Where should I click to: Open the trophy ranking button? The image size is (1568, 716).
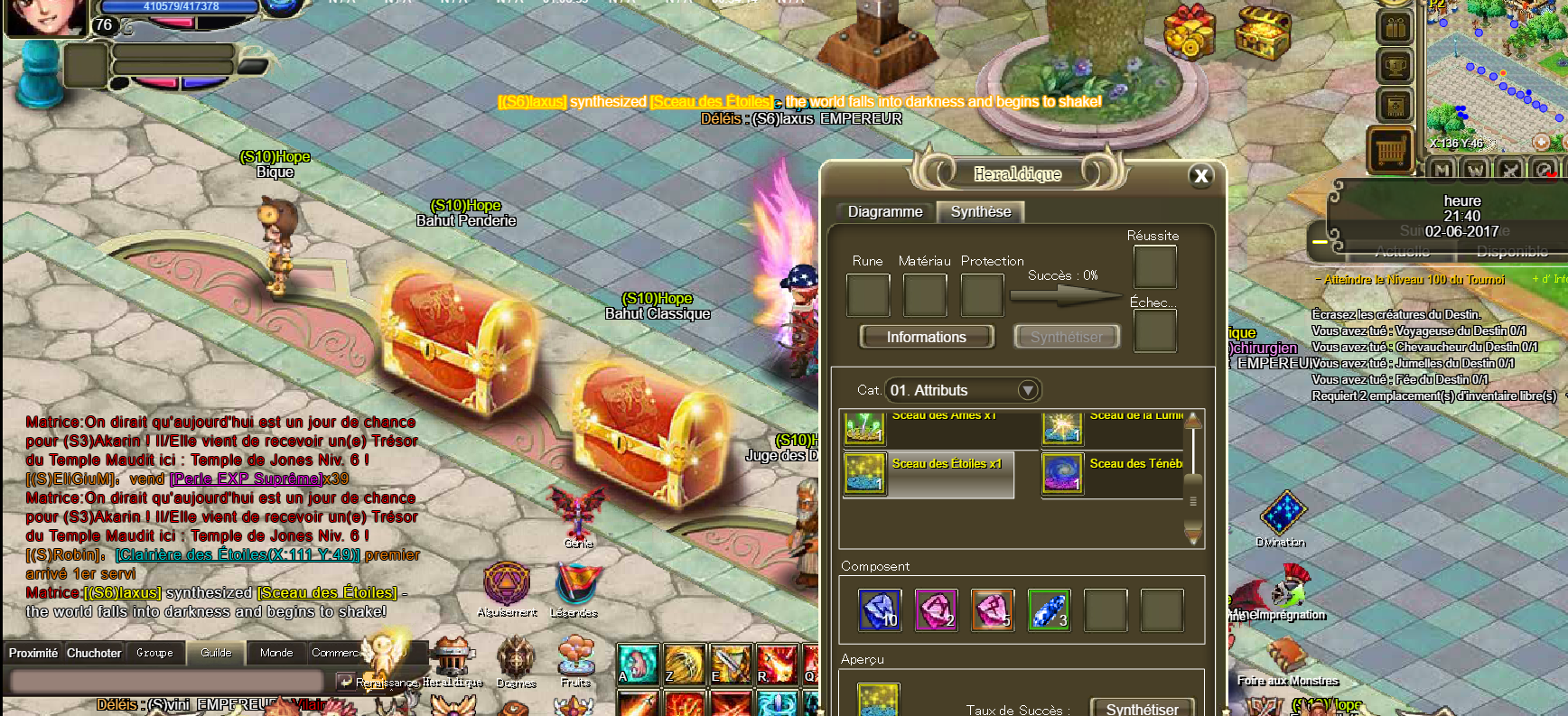pos(1395,66)
